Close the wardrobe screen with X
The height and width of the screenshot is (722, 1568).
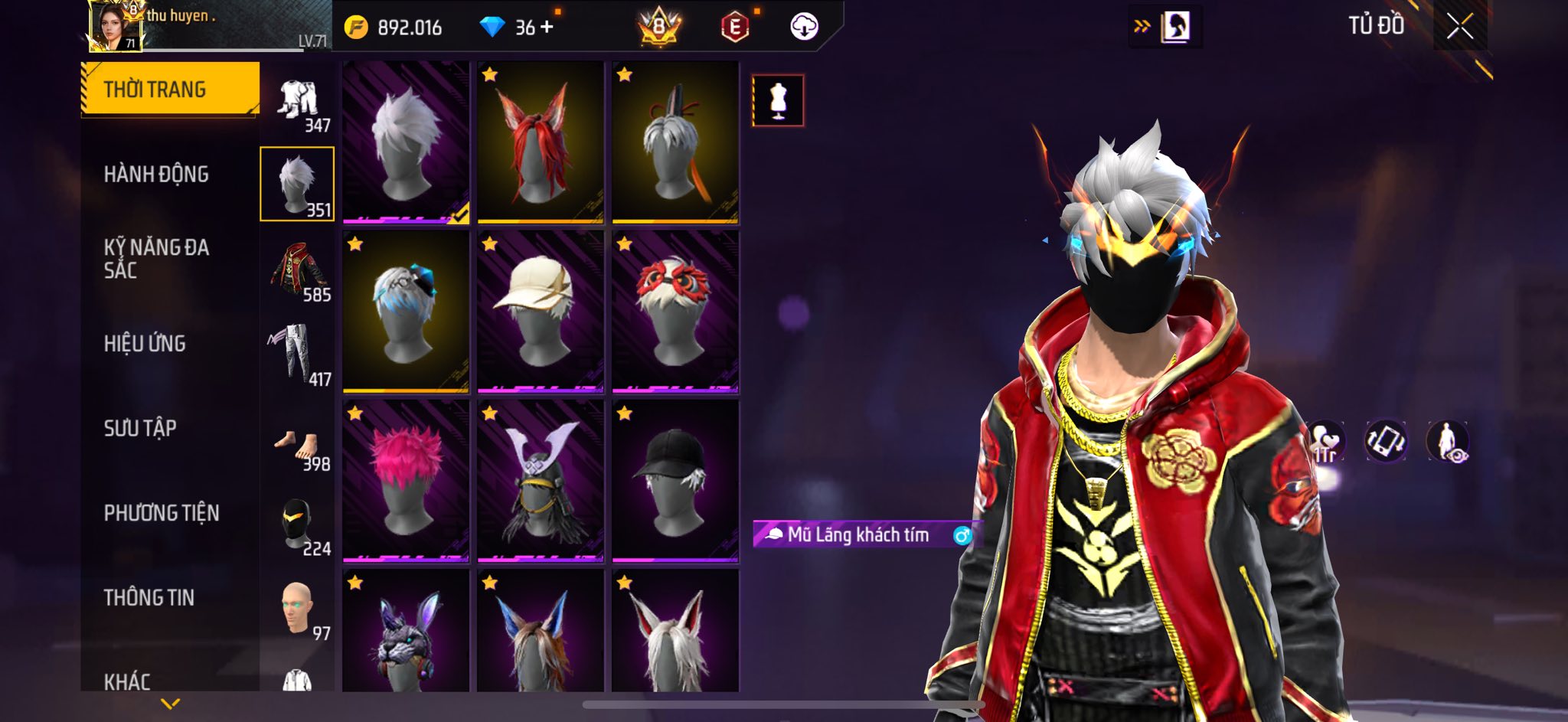(1459, 27)
